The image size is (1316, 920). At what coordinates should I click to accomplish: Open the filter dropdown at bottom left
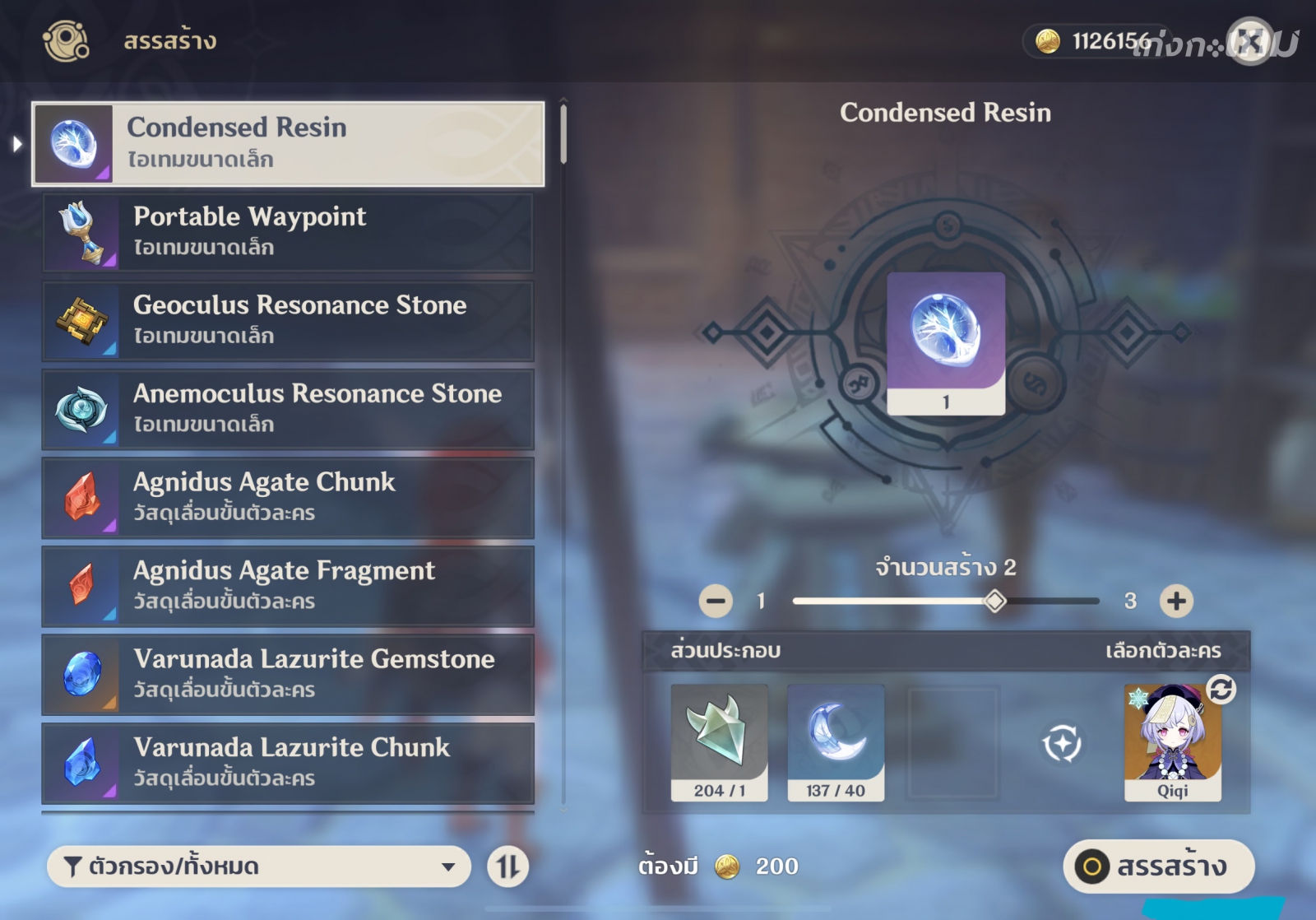coord(258,867)
